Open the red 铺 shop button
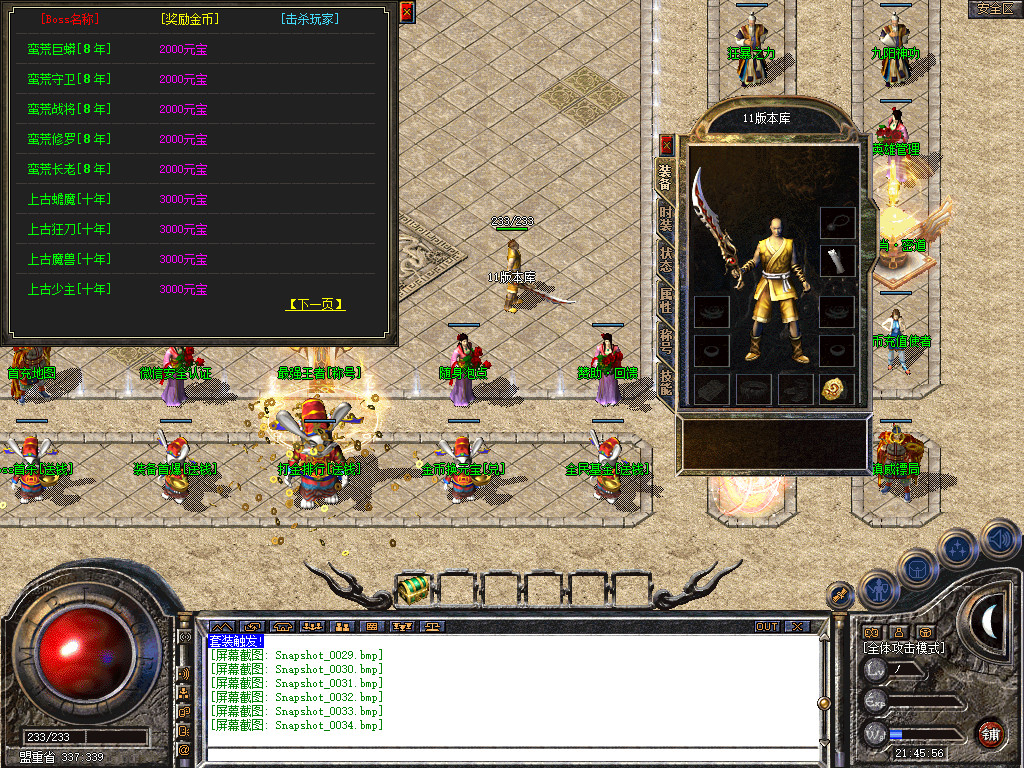Screen dimensions: 1024x768 coord(990,734)
